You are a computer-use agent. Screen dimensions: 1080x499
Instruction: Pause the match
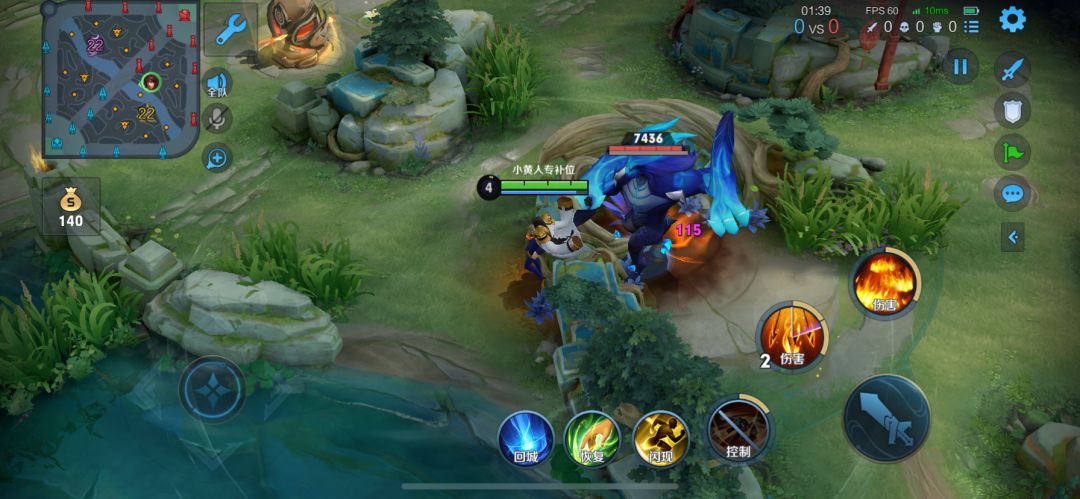pos(960,67)
